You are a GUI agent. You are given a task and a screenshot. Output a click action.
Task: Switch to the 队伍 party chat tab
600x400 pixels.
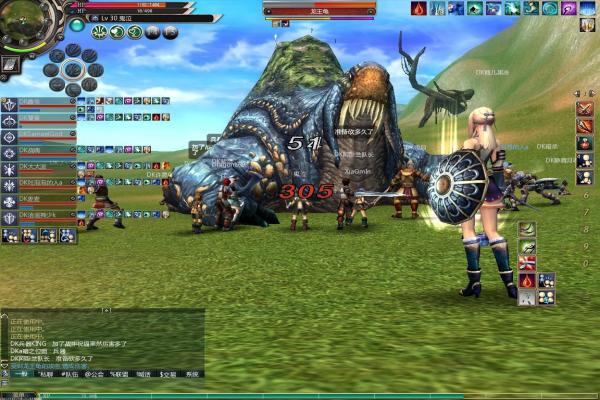click(x=71, y=373)
